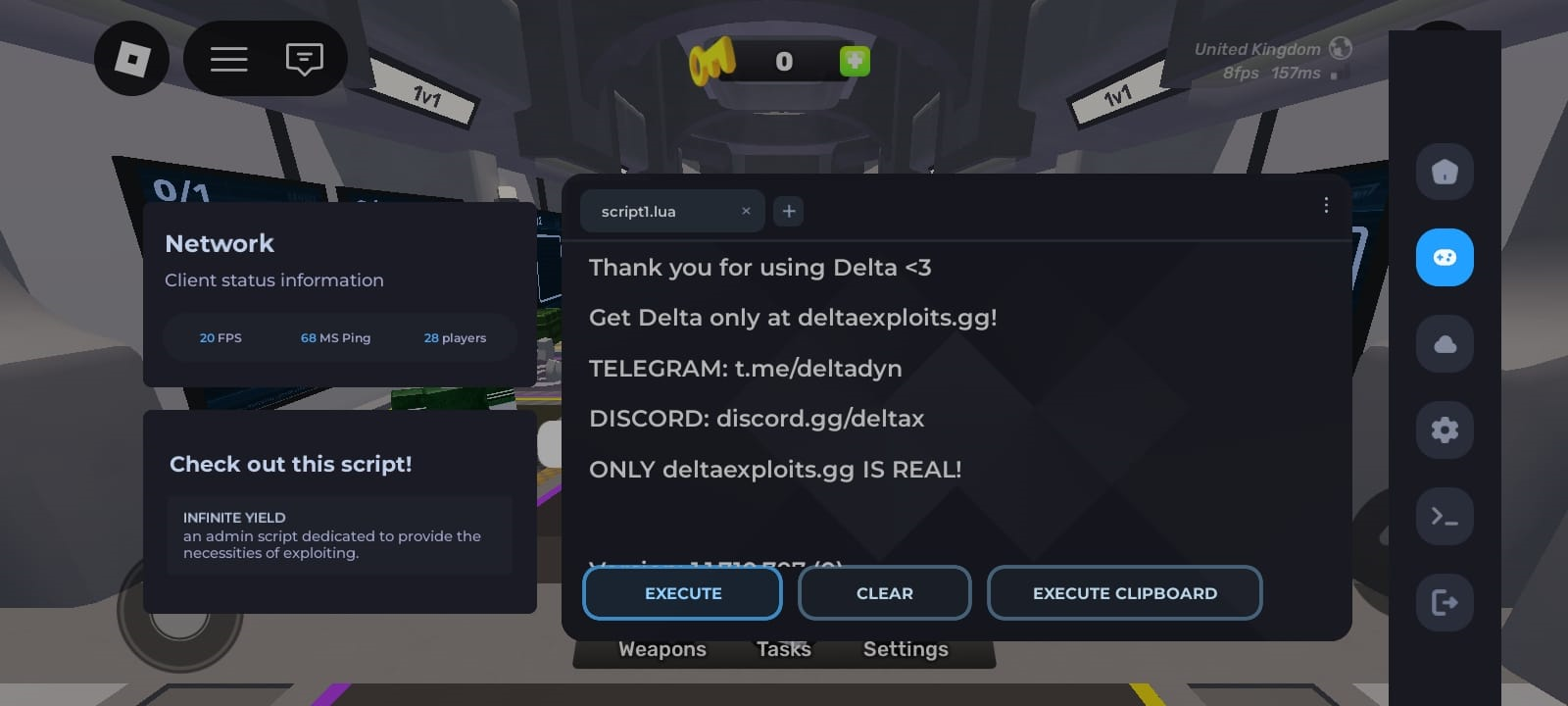This screenshot has height=706, width=1568.
Task: Open the Roblox hamburger menu
Action: 228,59
